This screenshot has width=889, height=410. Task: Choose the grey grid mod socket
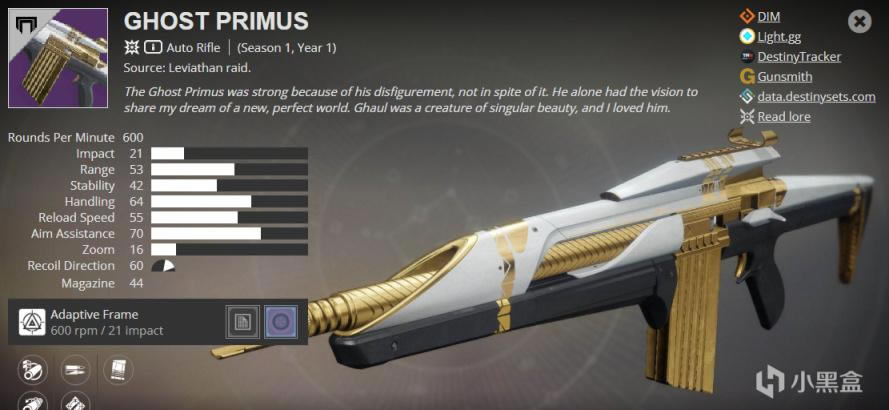(242, 321)
